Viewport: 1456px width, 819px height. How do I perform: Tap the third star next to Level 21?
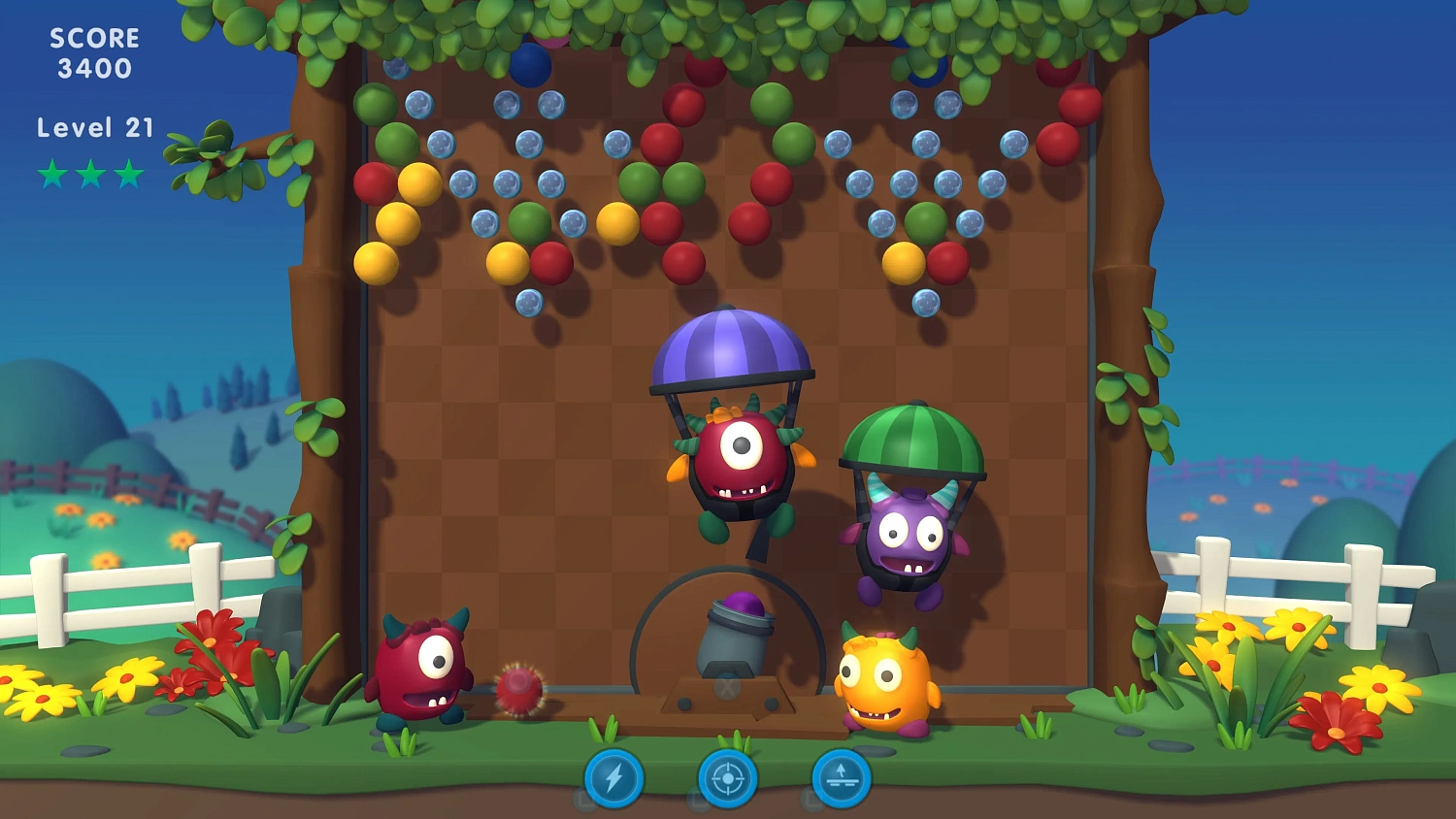[127, 174]
